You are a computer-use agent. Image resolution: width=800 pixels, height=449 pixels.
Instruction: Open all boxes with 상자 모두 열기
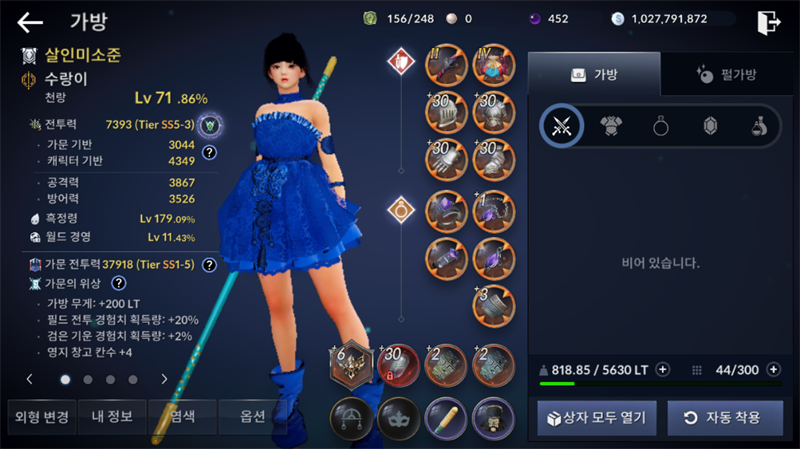click(x=596, y=417)
